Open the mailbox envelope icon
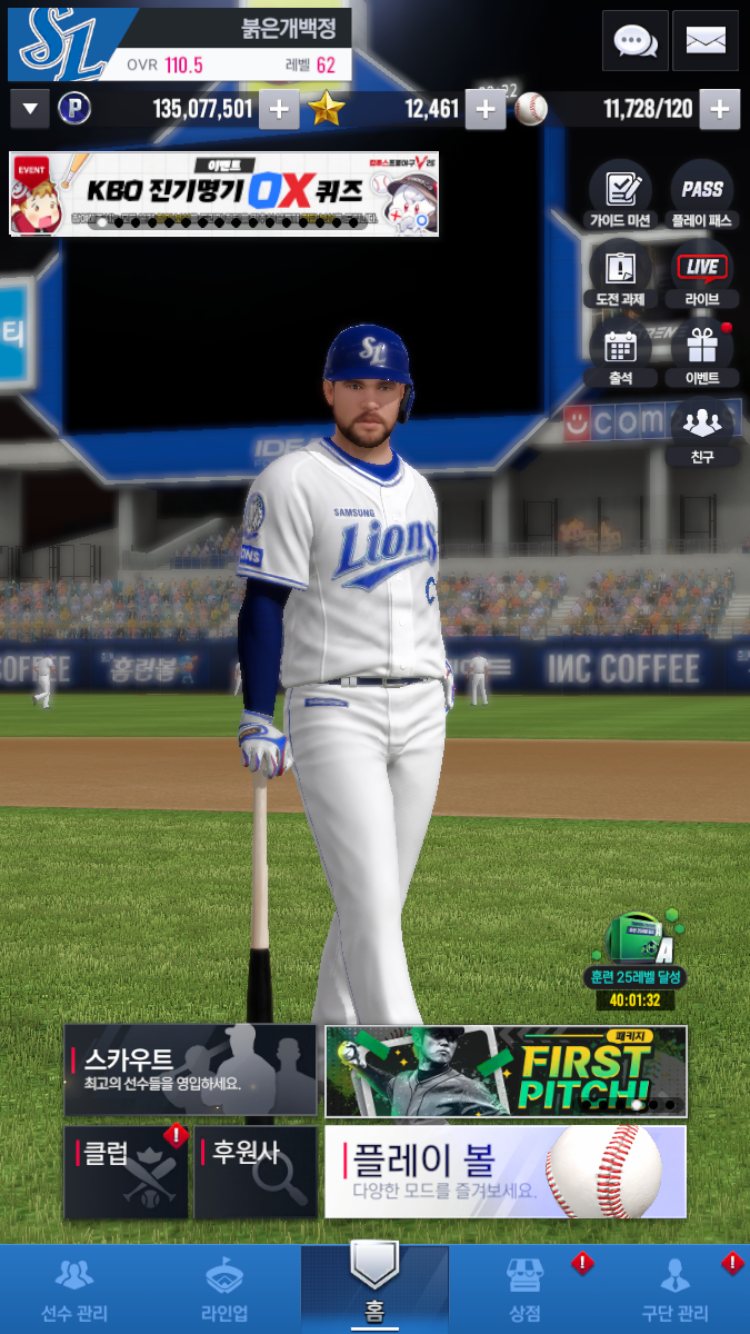Viewport: 750px width, 1334px height. [x=705, y=41]
